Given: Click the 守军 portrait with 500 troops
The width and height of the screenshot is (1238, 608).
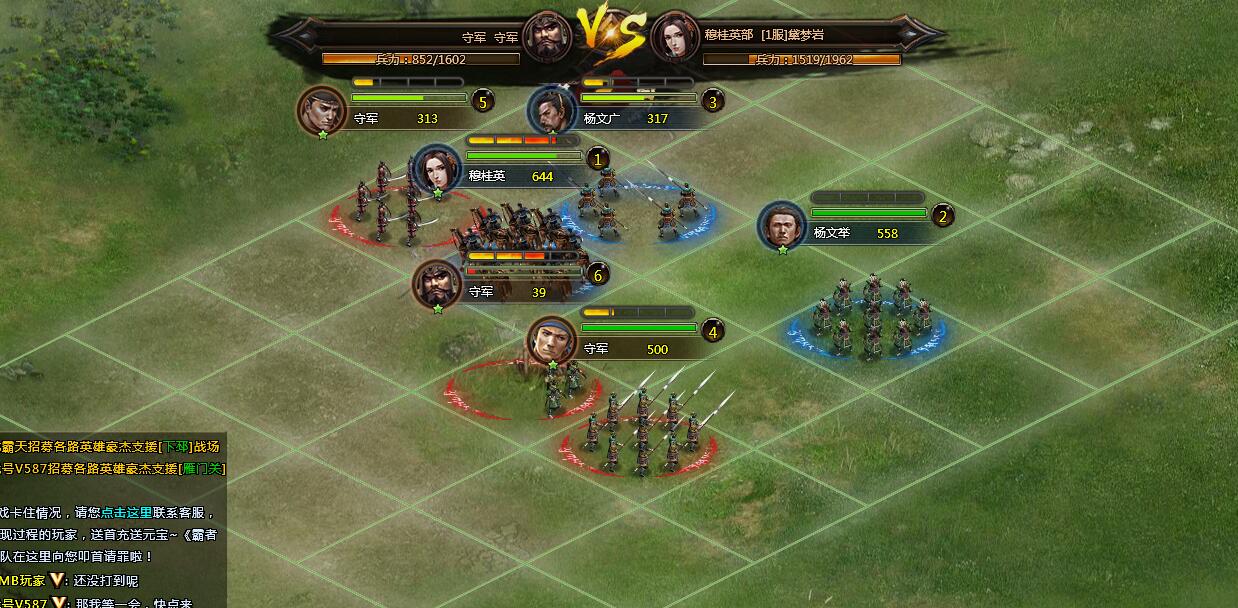Looking at the screenshot, I should click(x=552, y=341).
